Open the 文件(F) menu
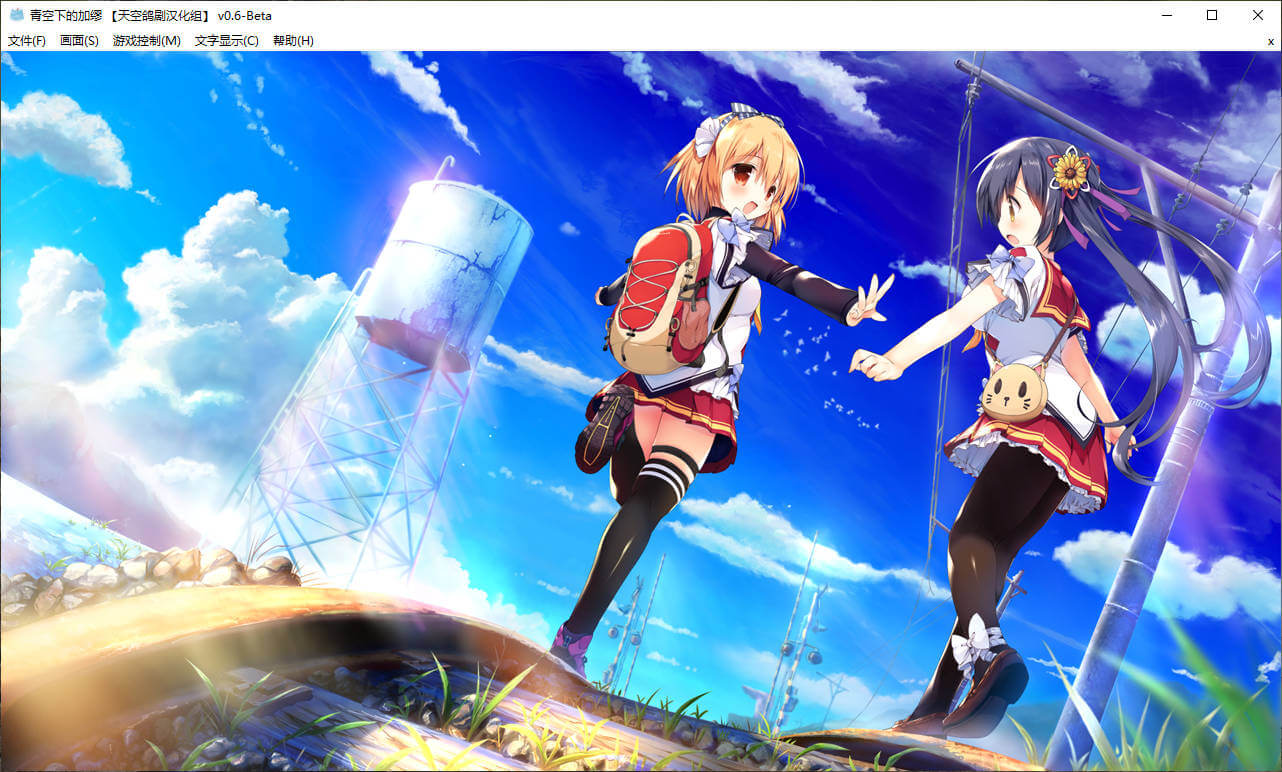1282x772 pixels. coord(27,41)
